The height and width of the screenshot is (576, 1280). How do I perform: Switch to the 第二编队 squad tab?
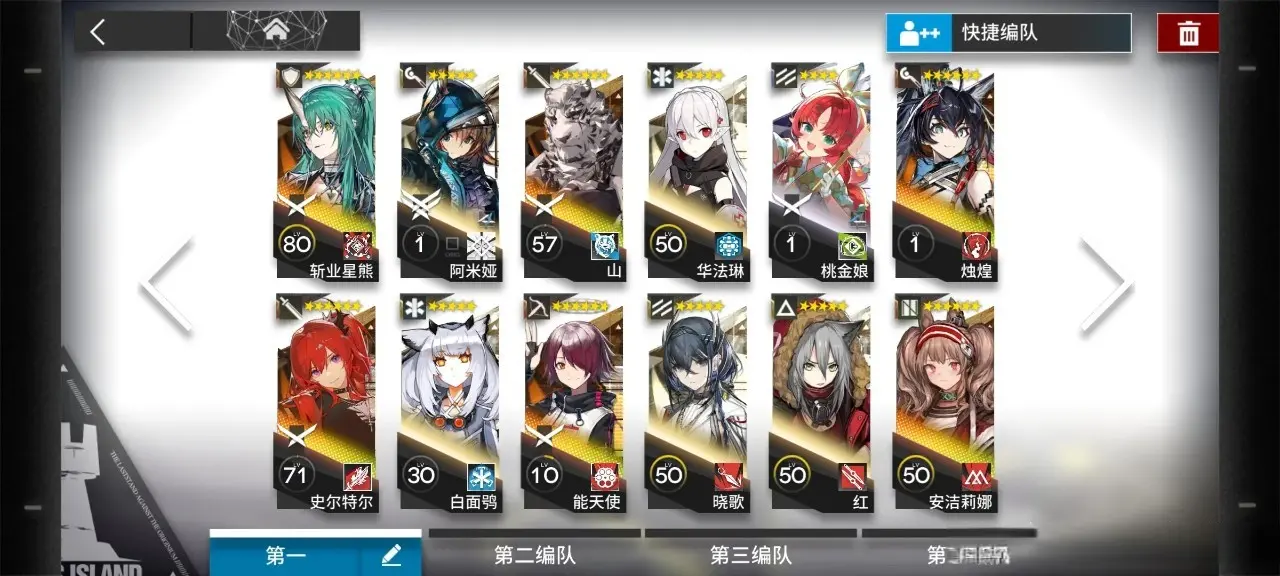(535, 555)
